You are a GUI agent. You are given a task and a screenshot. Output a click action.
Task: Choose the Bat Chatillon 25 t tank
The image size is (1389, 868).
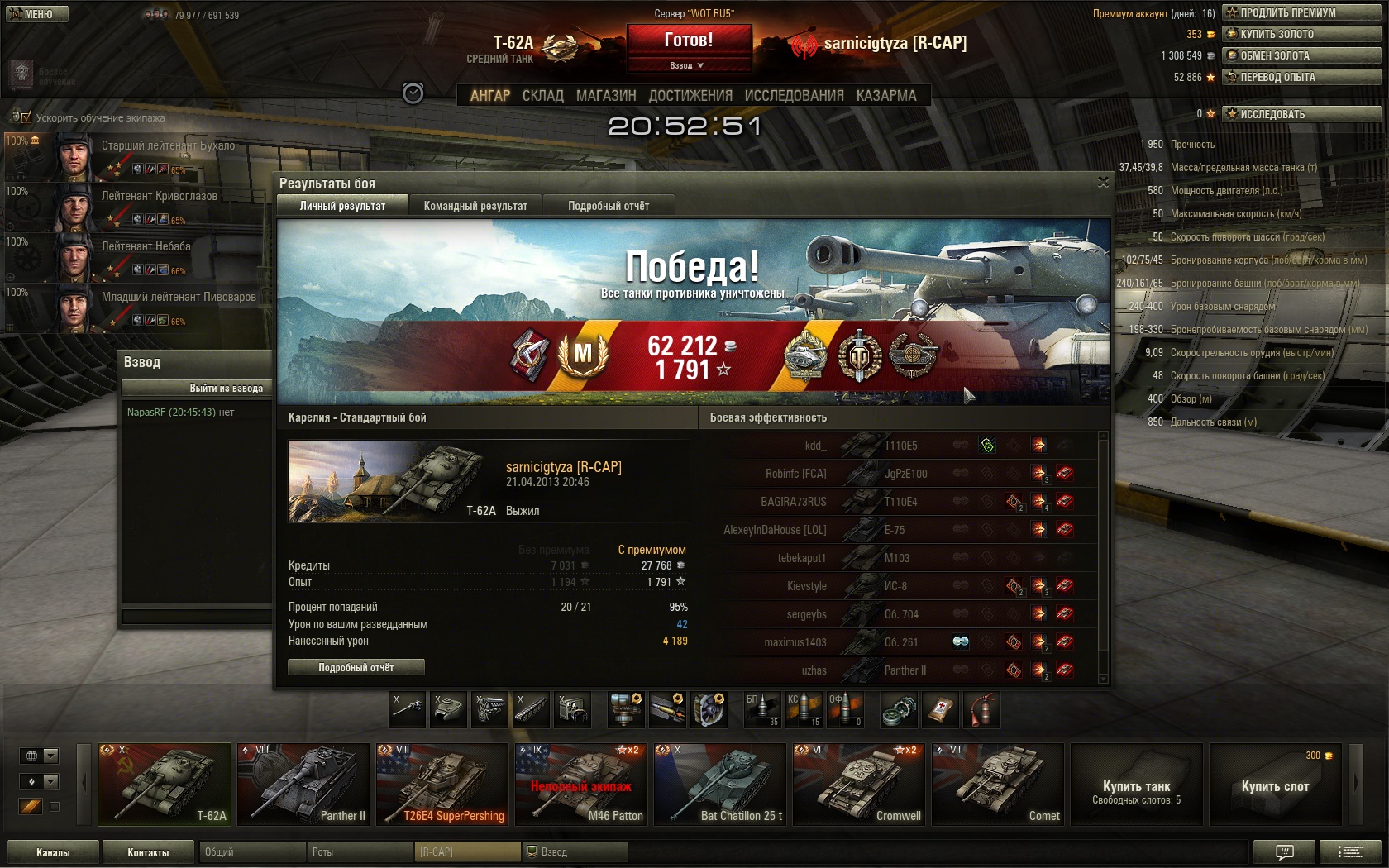coord(720,784)
